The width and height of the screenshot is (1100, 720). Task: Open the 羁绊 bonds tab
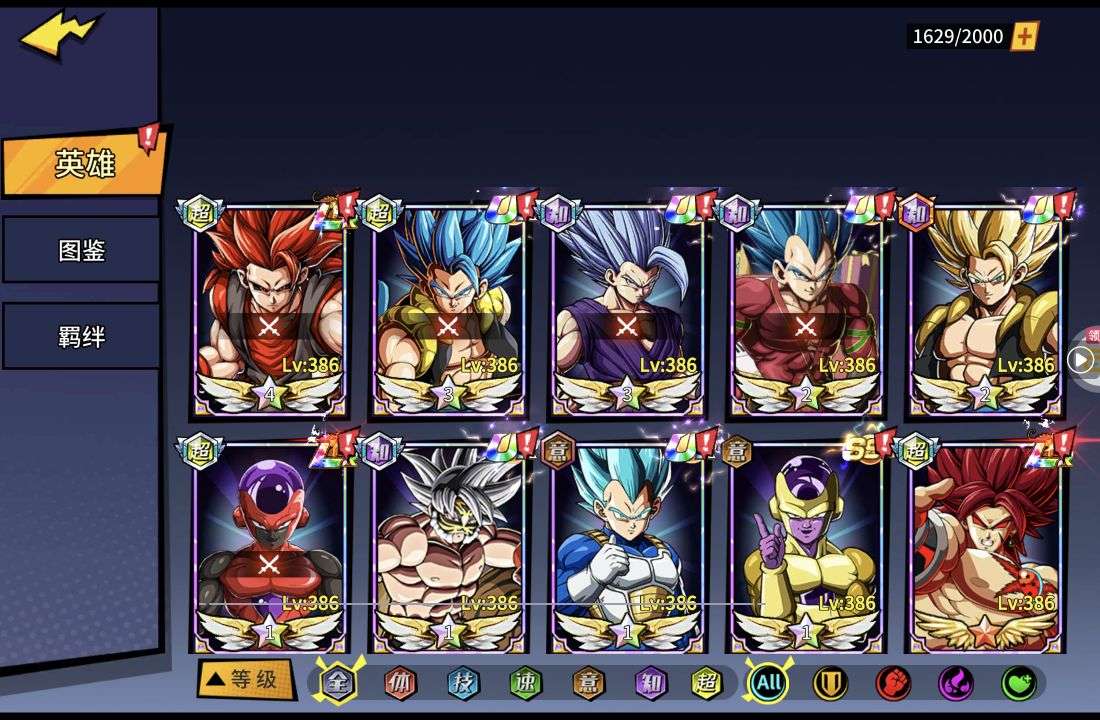click(x=81, y=336)
